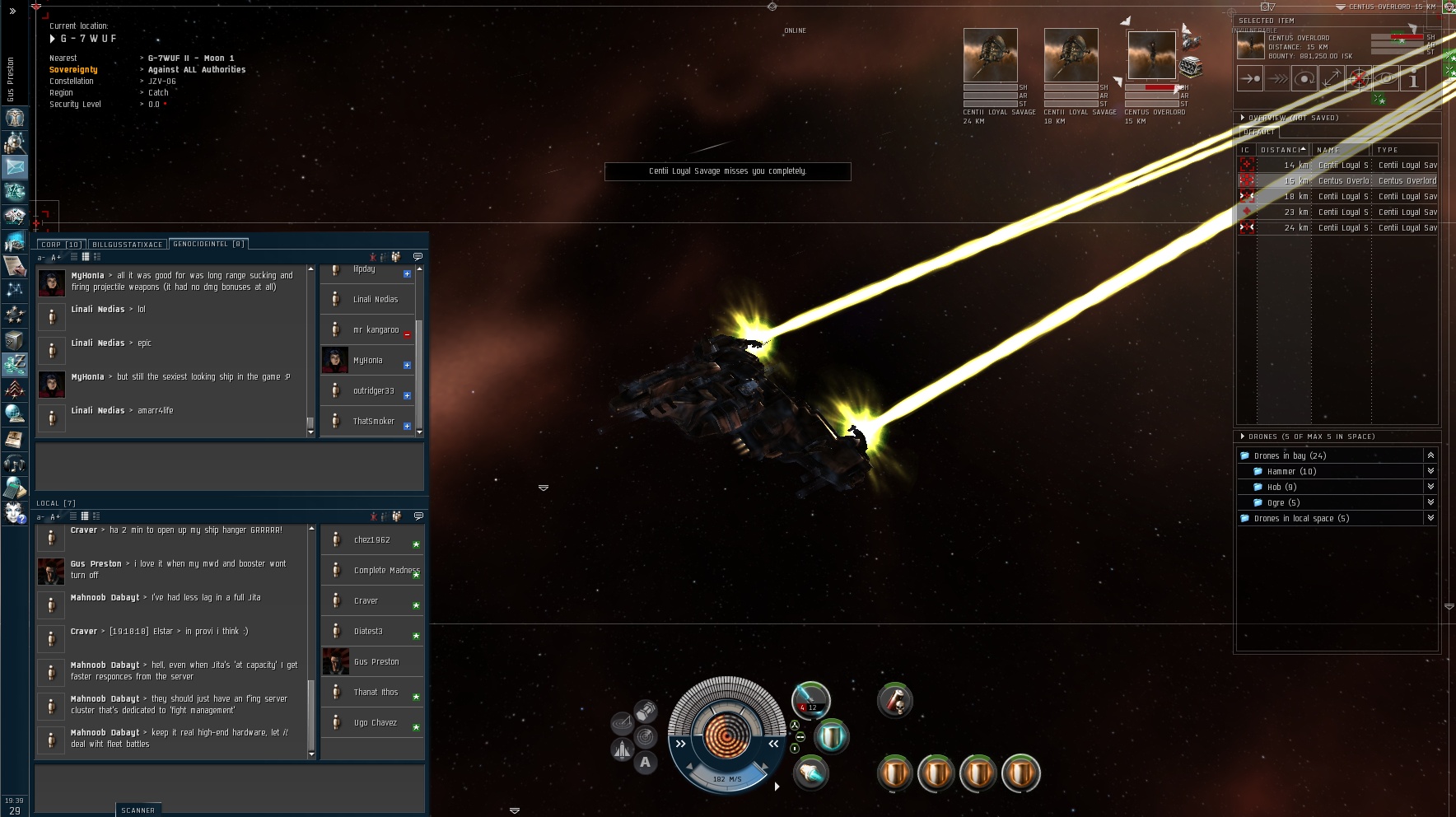Show info for Centus Overlord
Image resolution: width=1456 pixels, height=817 pixels.
(x=1413, y=79)
